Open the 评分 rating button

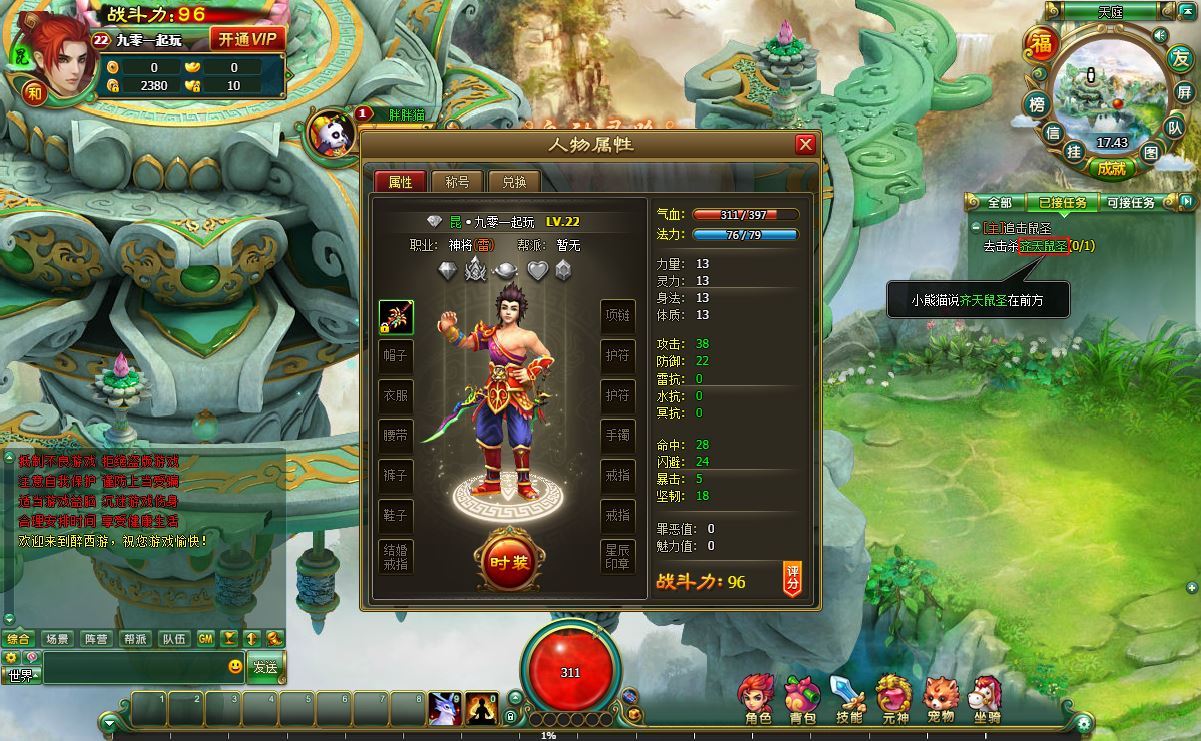tap(792, 578)
